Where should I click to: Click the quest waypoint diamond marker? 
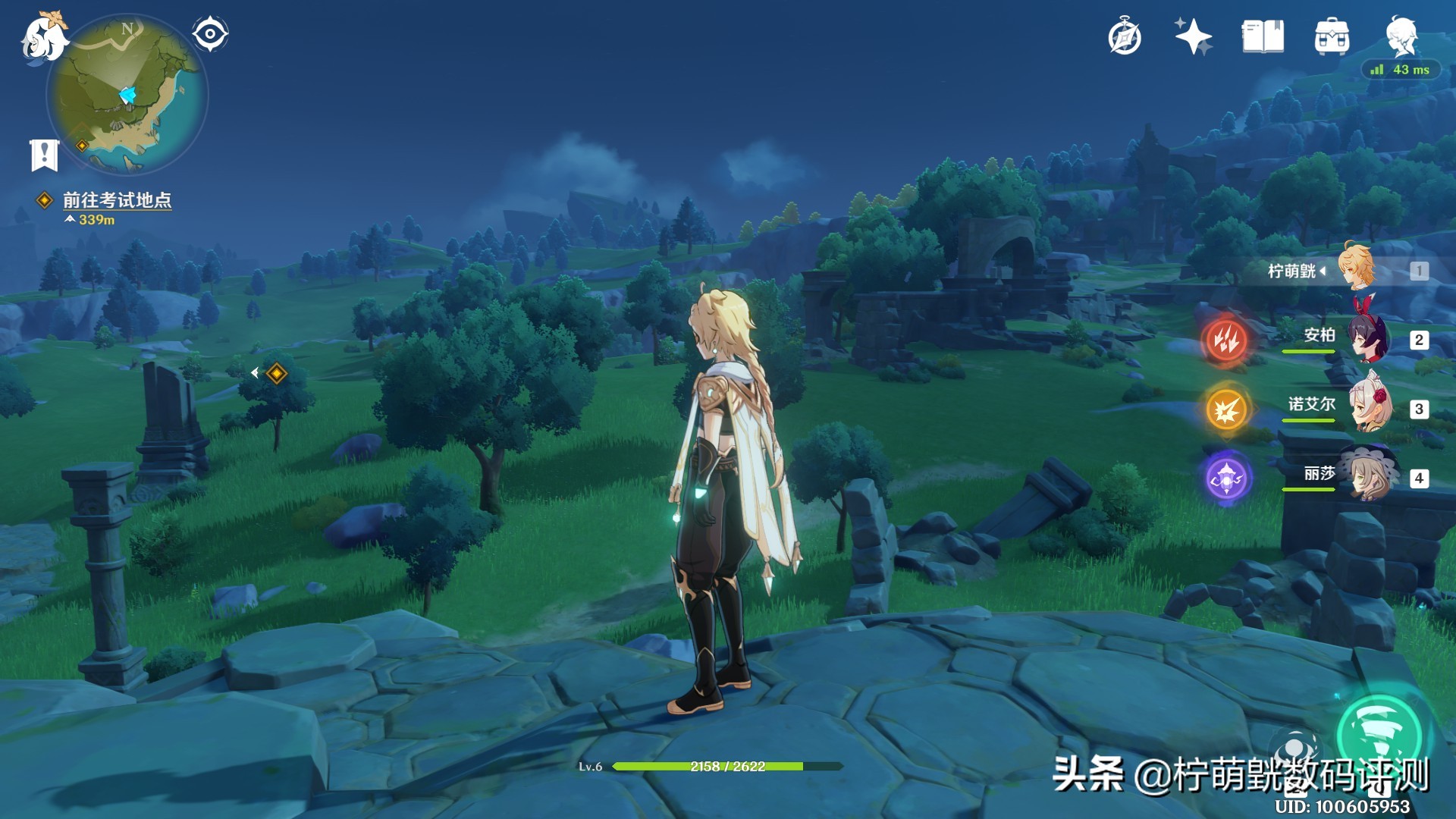pos(277,373)
